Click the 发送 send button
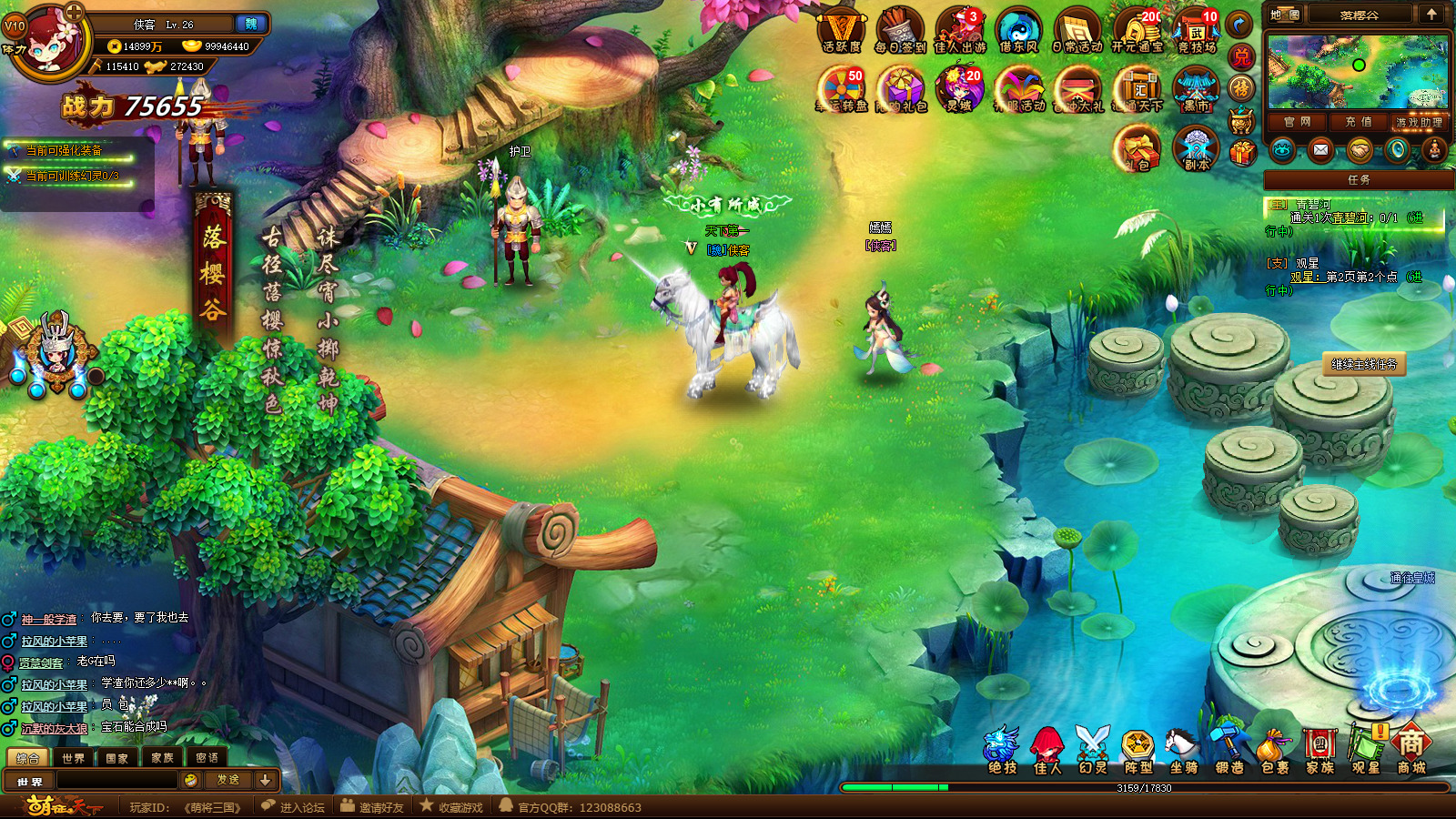 click(x=227, y=780)
